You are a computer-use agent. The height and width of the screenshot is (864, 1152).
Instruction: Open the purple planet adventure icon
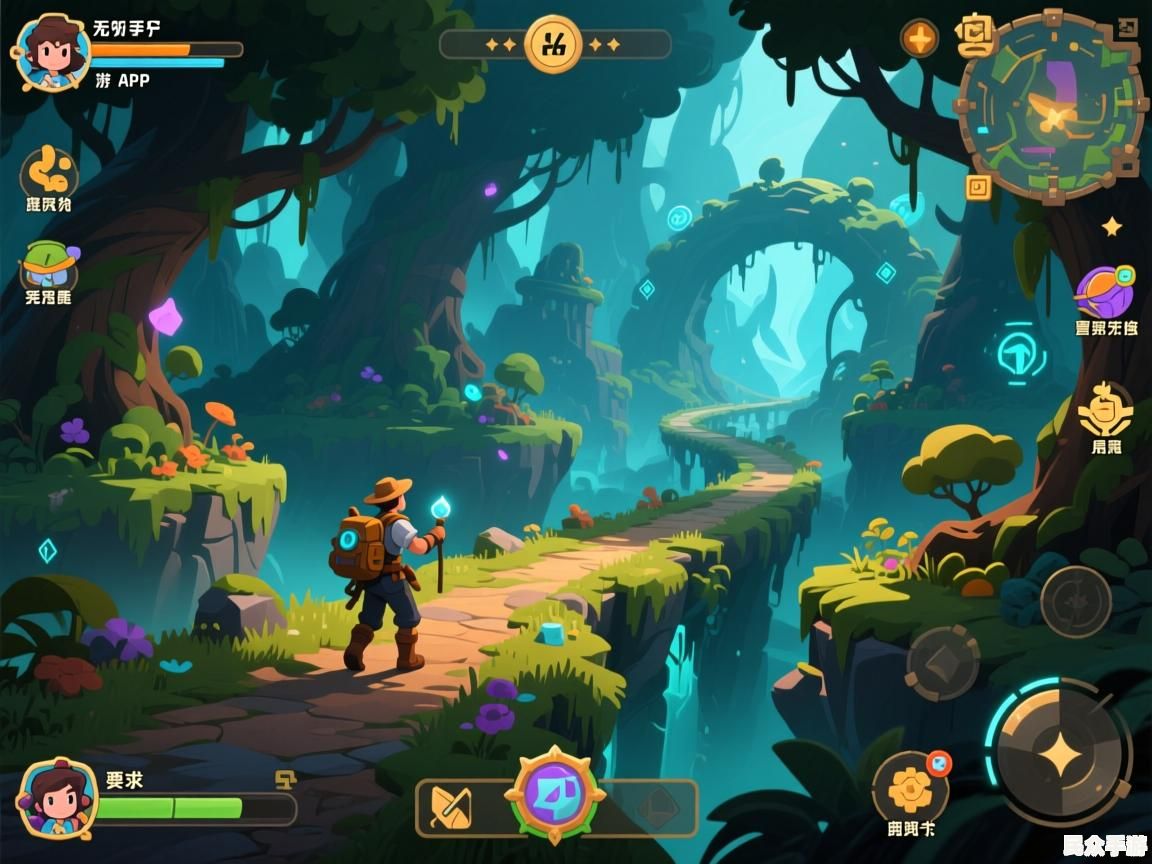pos(1104,292)
